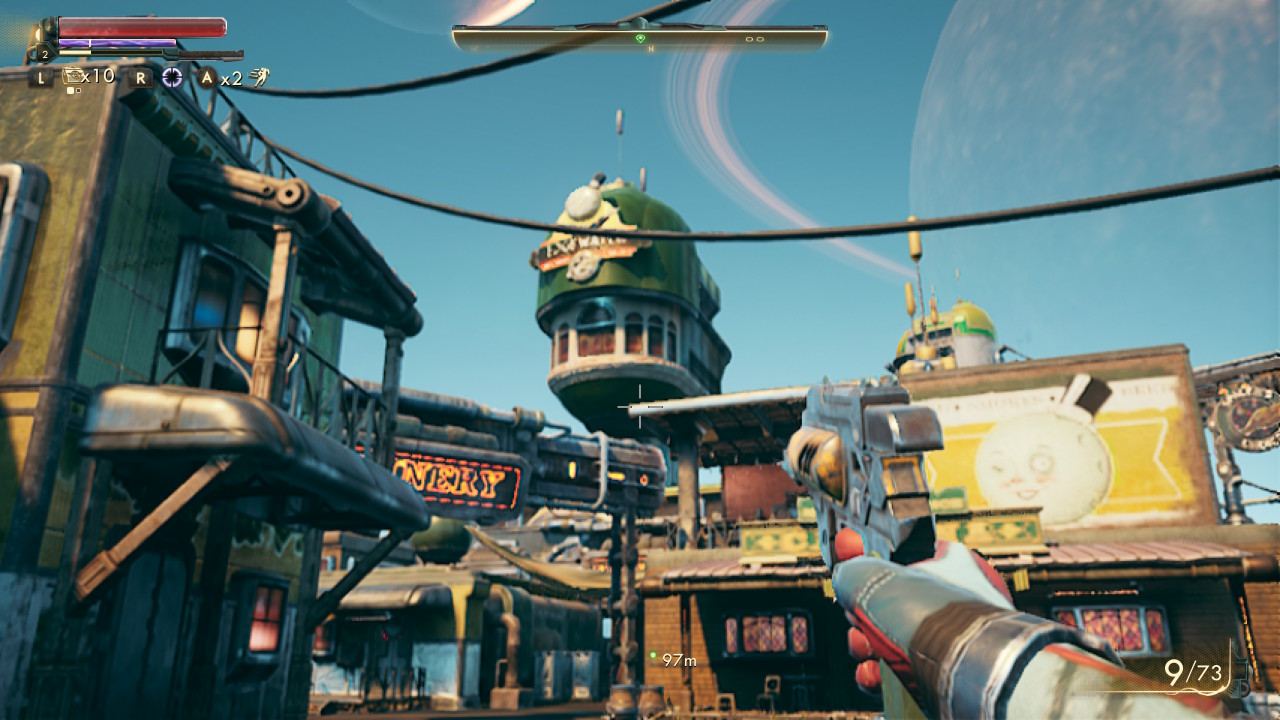
Task: Select the 97m objective waypoint marker
Action: click(653, 656)
